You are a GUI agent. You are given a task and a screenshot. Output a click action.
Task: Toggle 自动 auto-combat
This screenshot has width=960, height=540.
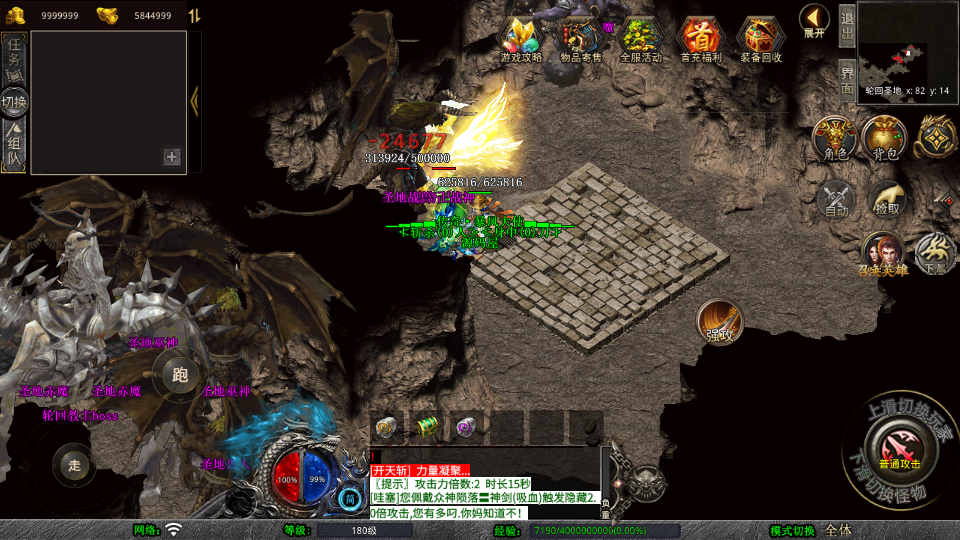(836, 198)
